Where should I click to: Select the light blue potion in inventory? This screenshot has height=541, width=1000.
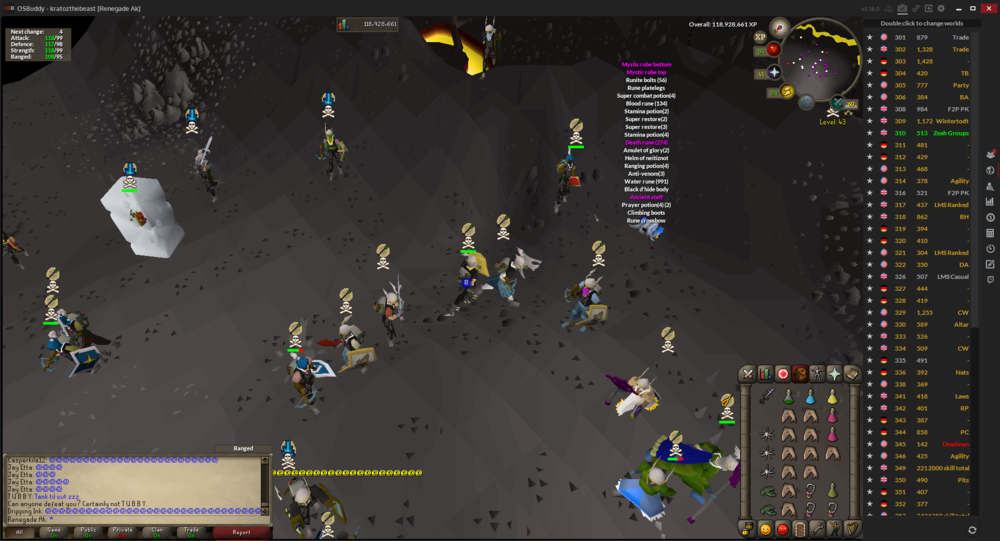coord(811,397)
